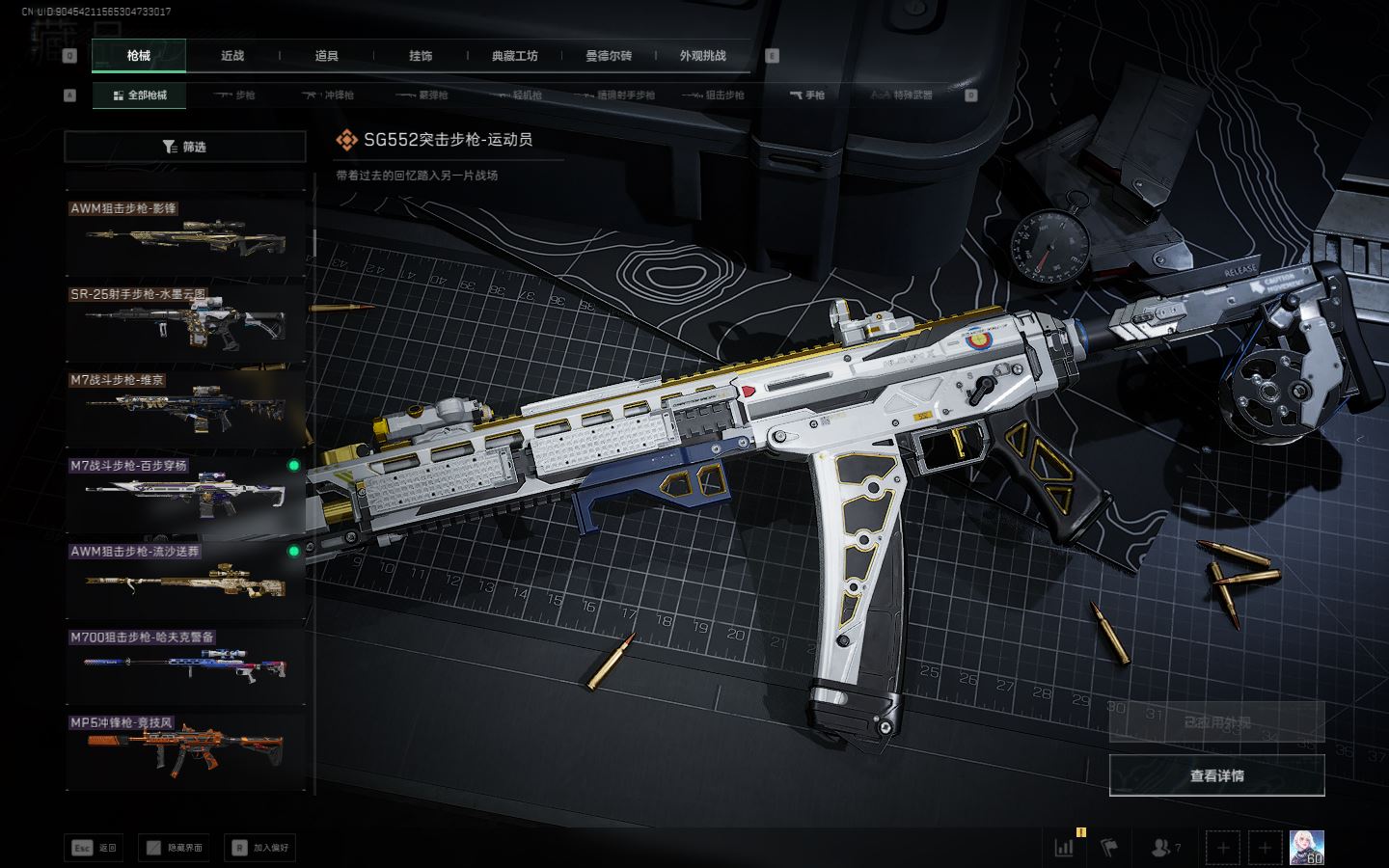Select the AWM狙击步枪-影锋 skin

point(184,237)
